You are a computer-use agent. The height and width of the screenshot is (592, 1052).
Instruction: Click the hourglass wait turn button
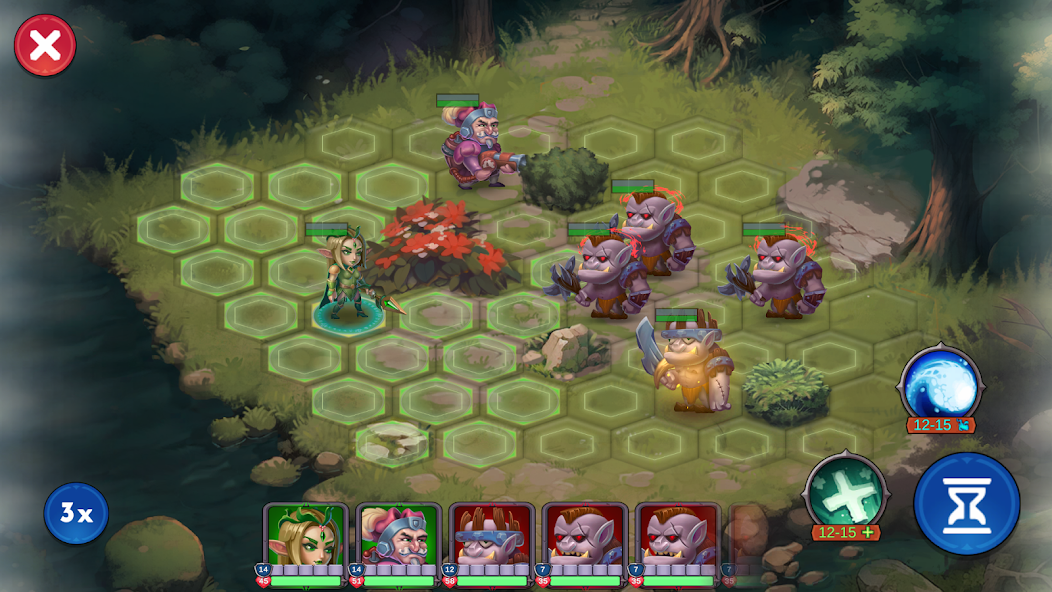[966, 503]
